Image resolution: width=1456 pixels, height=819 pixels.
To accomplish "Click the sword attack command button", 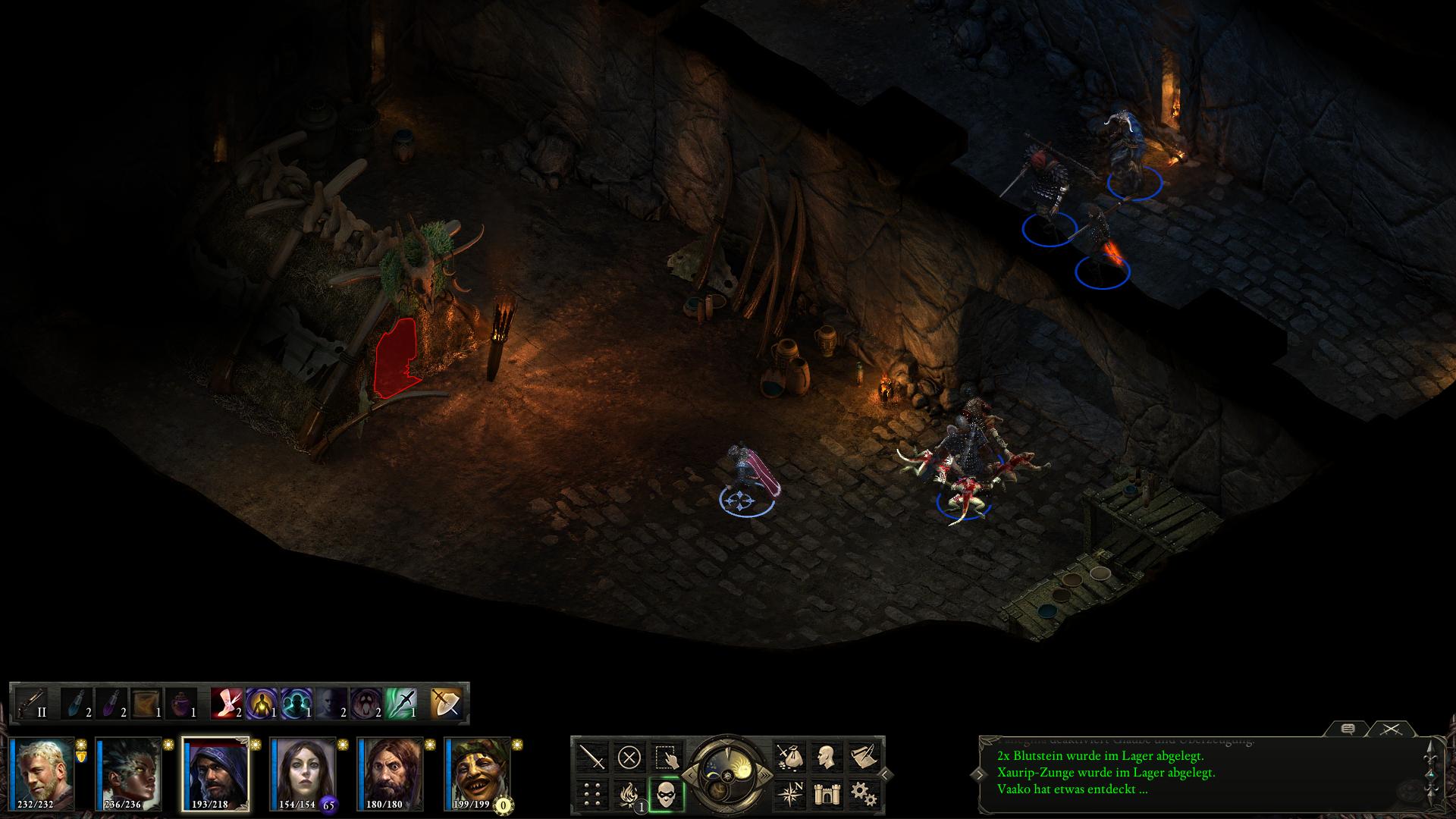I will pos(592,756).
